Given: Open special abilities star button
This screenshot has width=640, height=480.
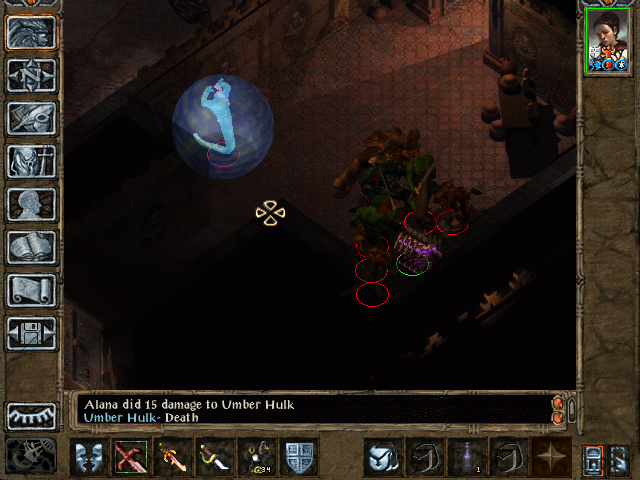Looking at the screenshot, I should [551, 457].
